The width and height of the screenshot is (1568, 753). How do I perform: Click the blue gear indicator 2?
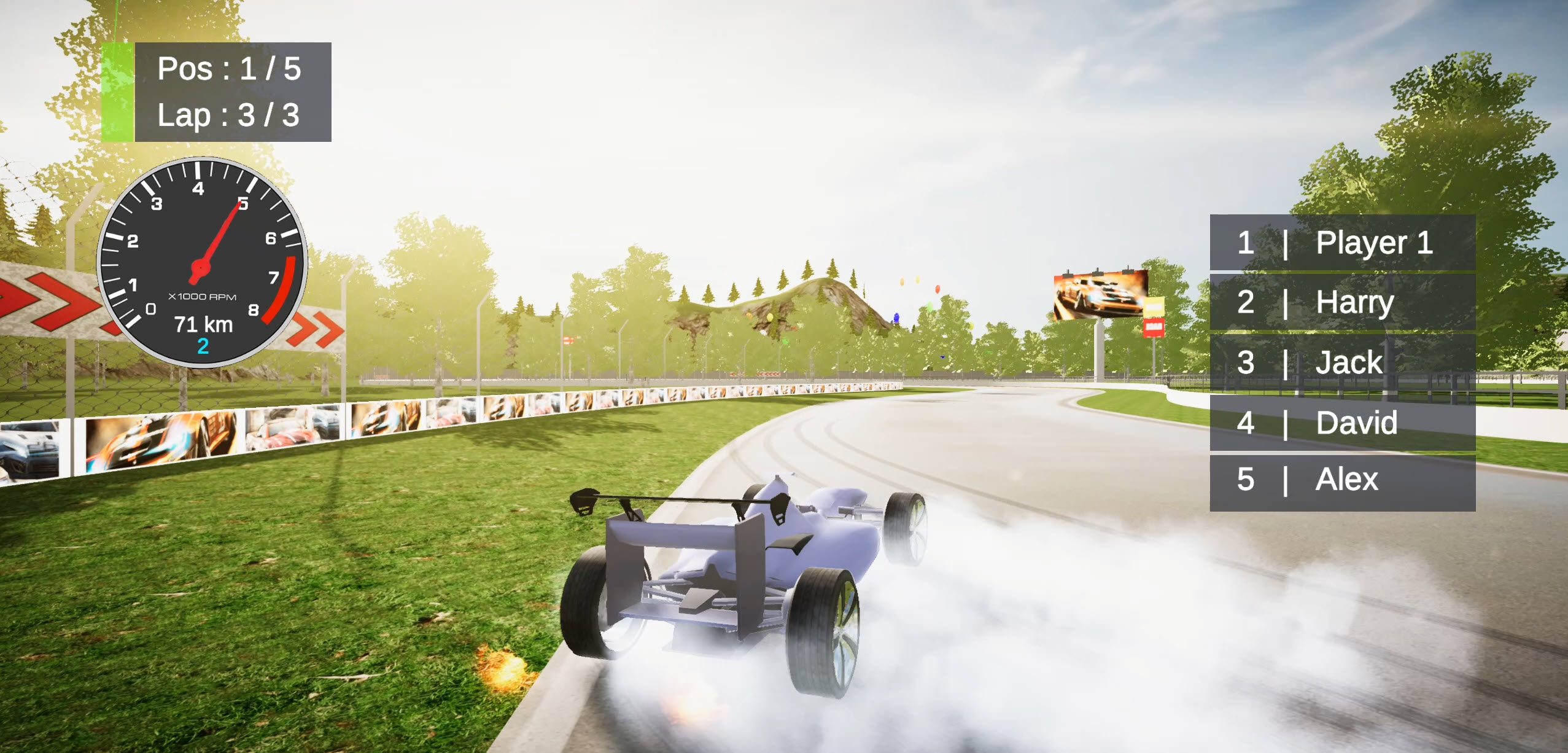pos(203,347)
